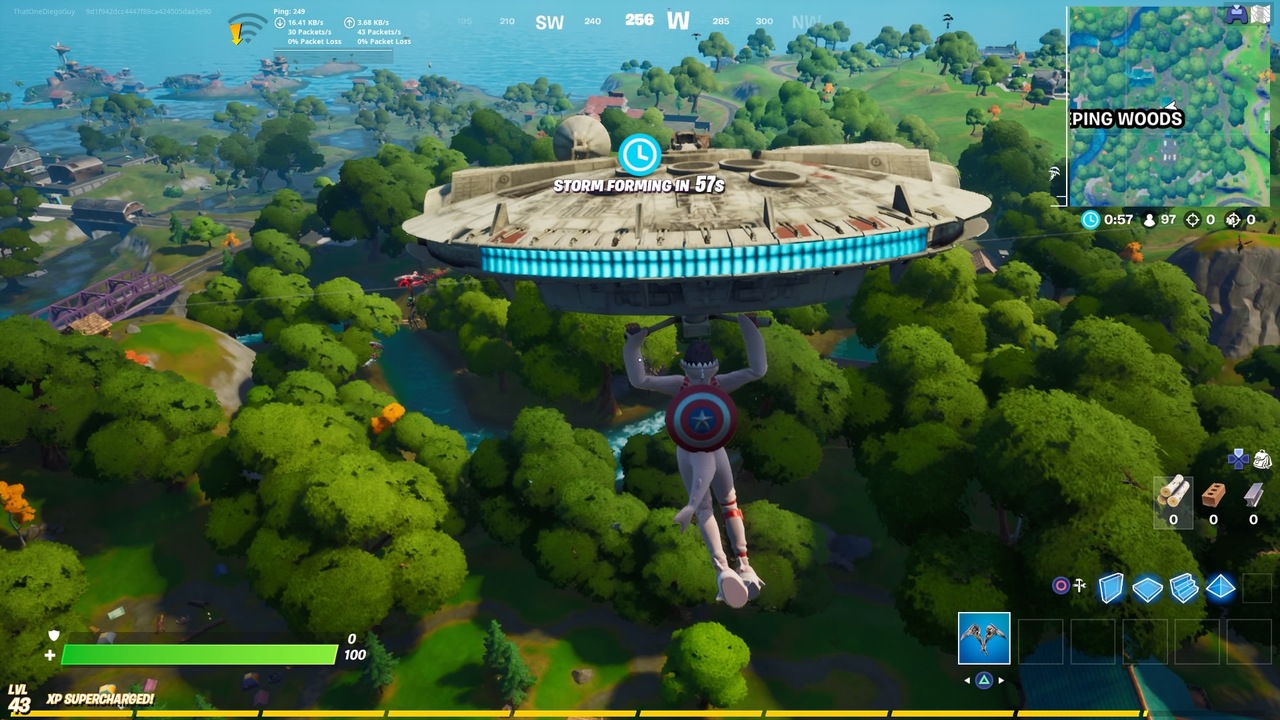This screenshot has height=720, width=1280.
Task: Toggle the trap slot target icon
Action: point(1060,585)
